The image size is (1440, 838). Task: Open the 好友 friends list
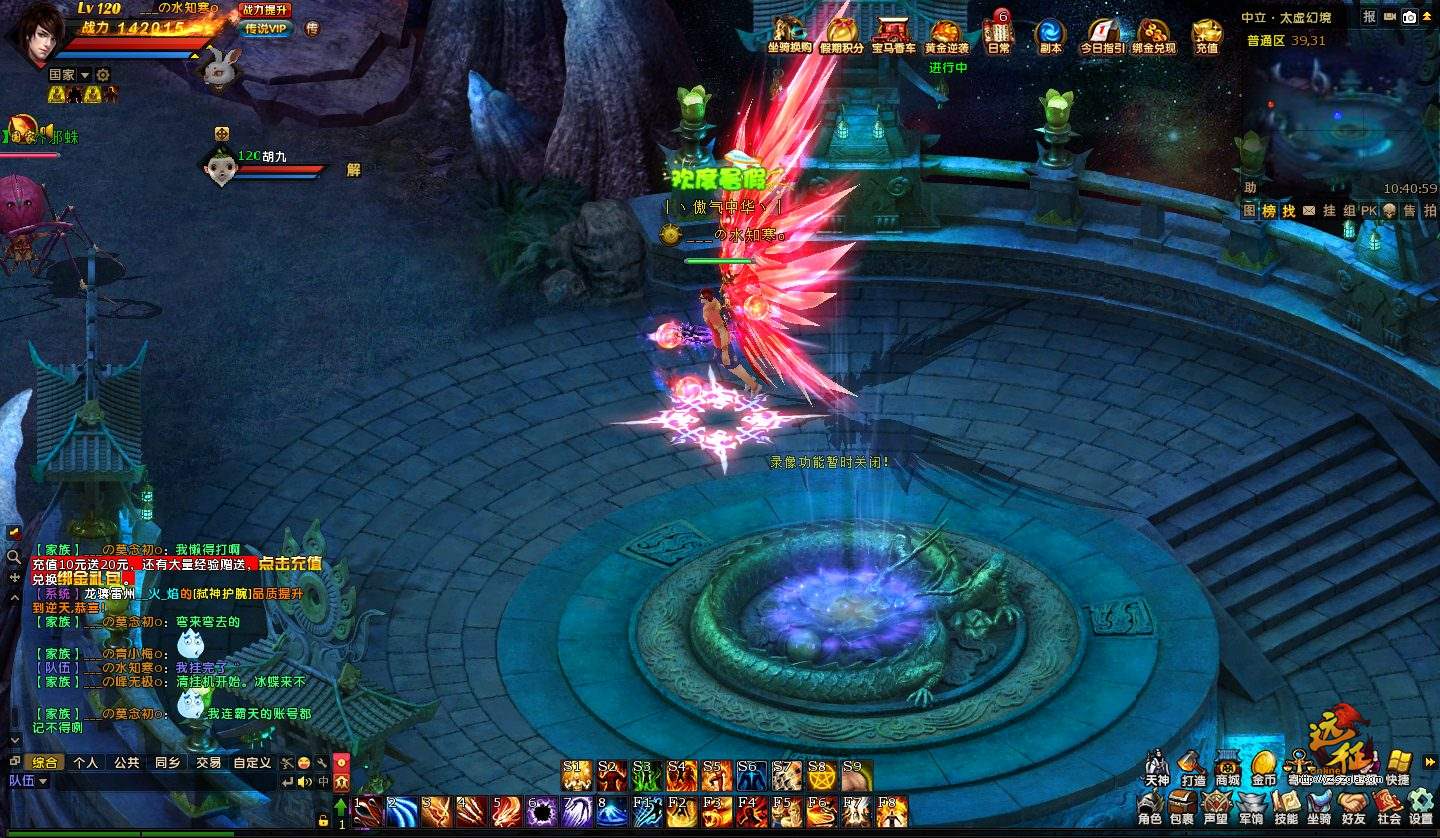[x=1353, y=806]
